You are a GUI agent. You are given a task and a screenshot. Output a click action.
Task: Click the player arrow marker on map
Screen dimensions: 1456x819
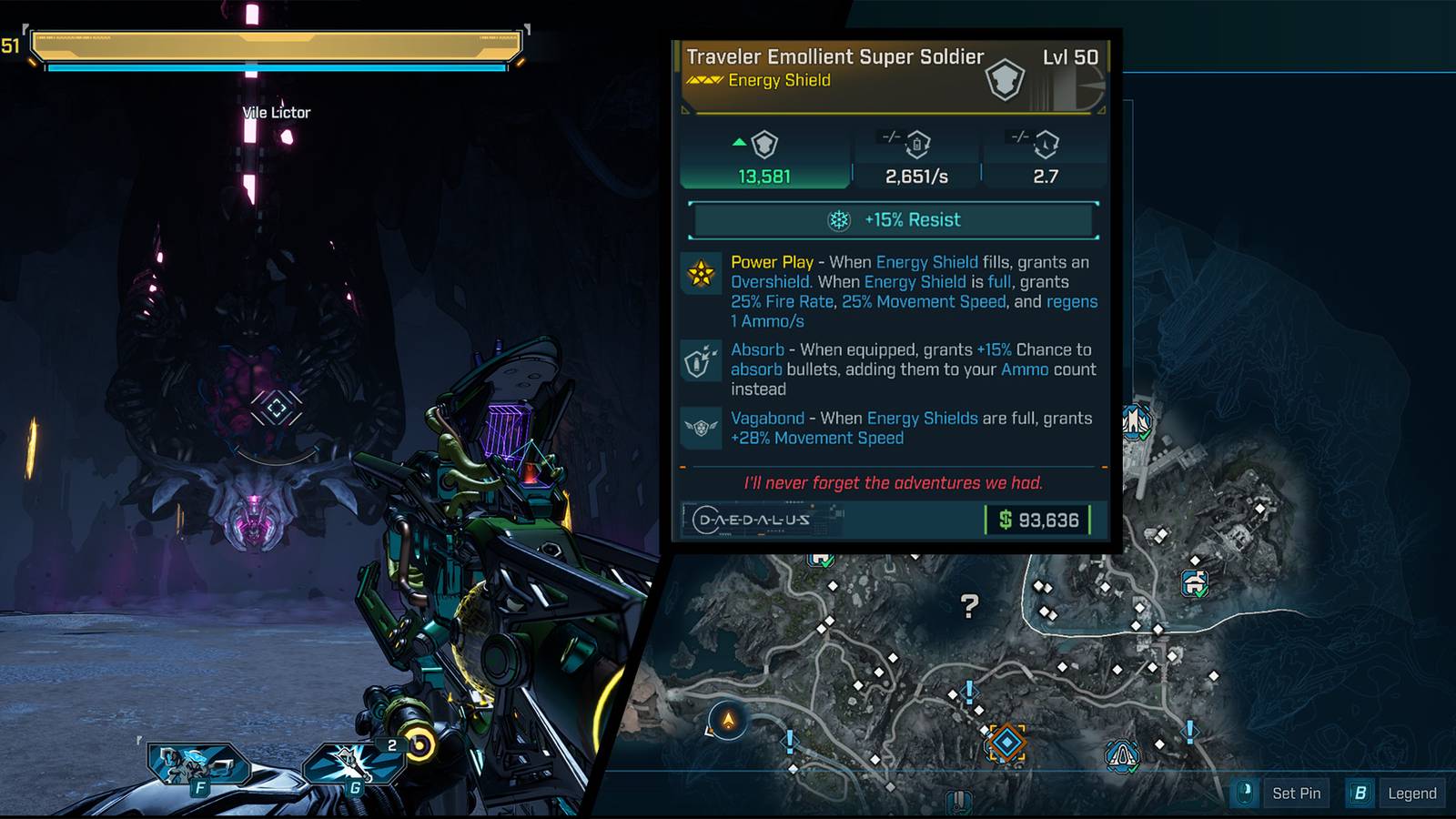(728, 721)
